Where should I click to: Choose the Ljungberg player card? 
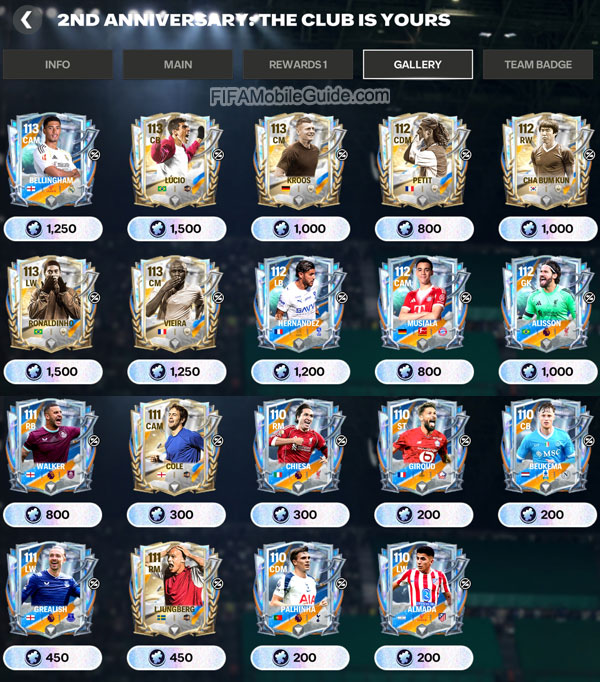[x=177, y=589]
